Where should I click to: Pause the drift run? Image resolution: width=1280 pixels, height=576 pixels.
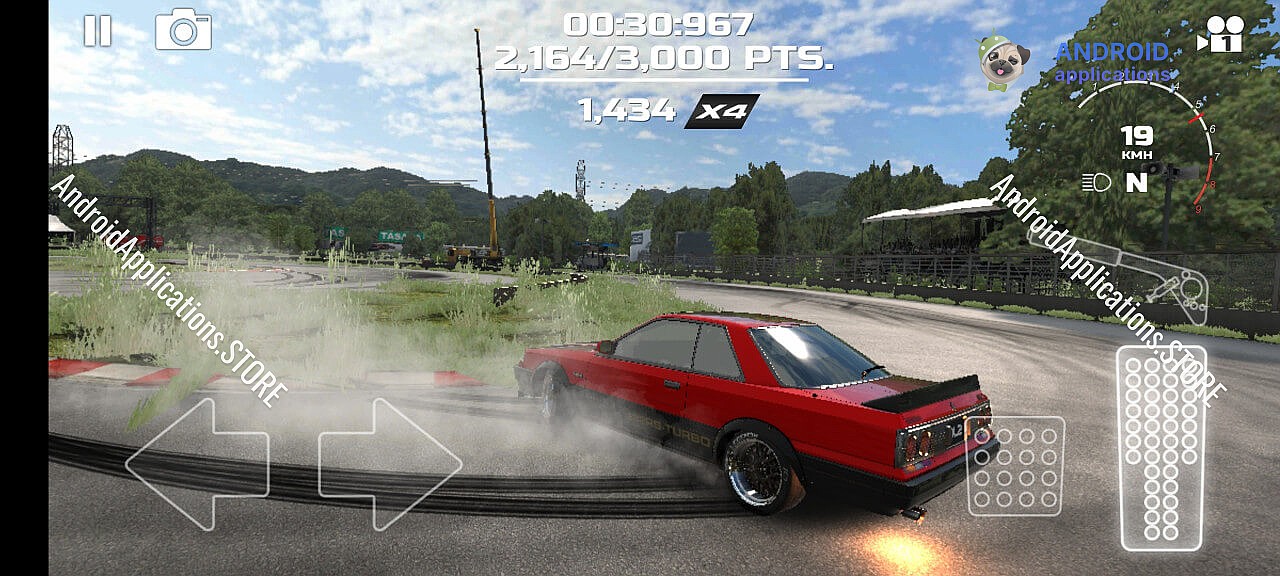point(97,31)
